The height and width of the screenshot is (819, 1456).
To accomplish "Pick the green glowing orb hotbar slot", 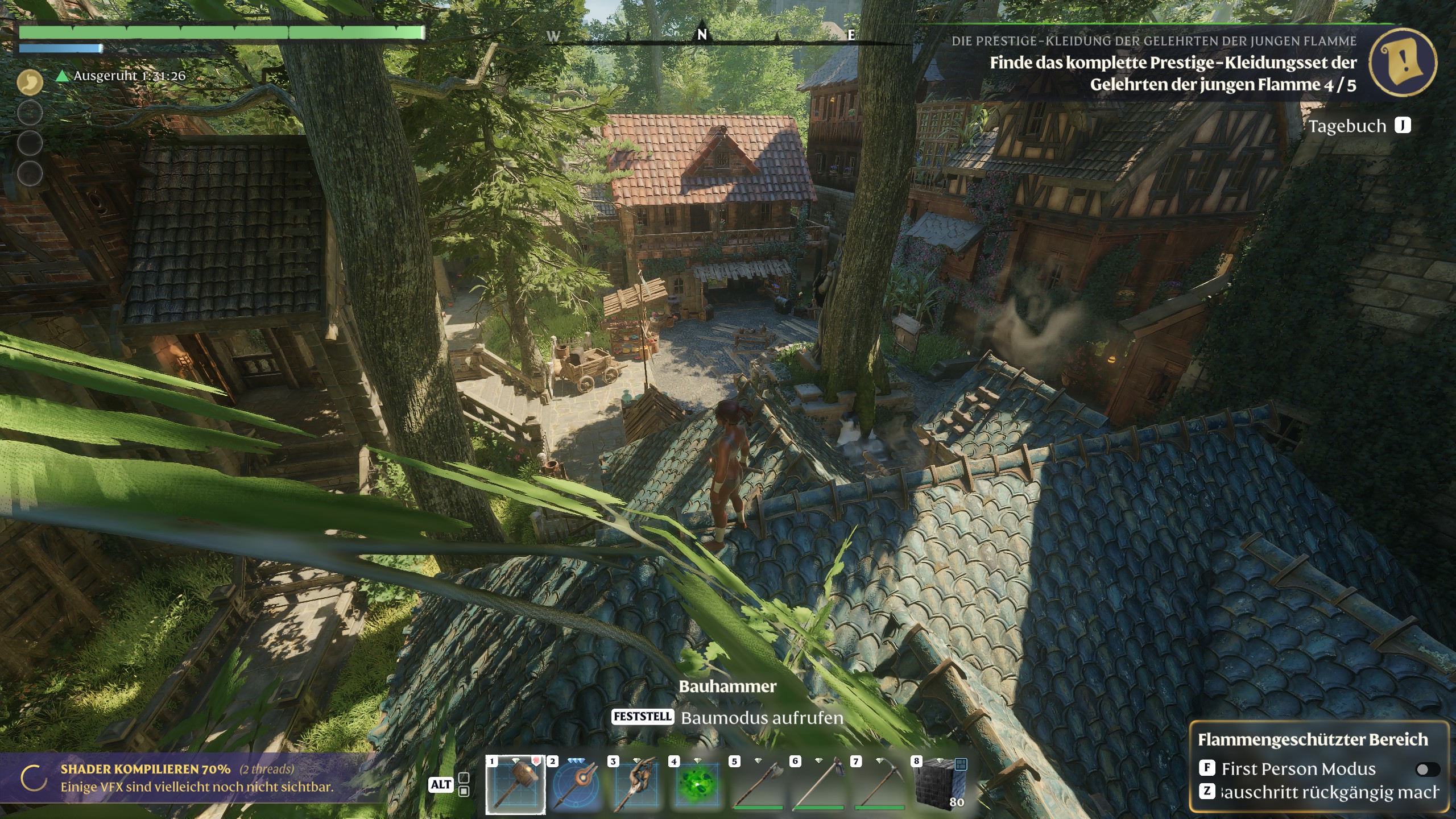I will tap(698, 785).
